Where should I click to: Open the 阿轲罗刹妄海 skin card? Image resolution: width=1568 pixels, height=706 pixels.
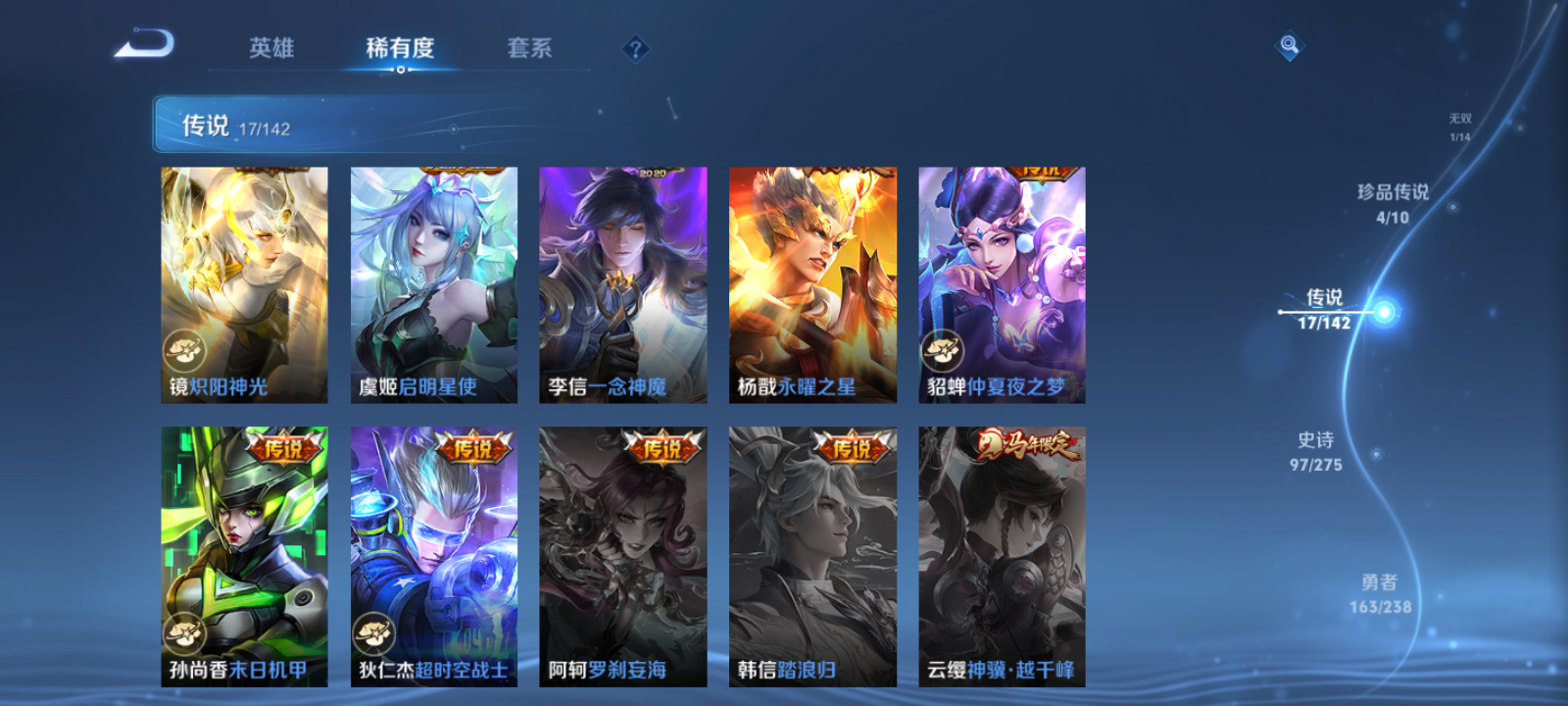click(623, 549)
